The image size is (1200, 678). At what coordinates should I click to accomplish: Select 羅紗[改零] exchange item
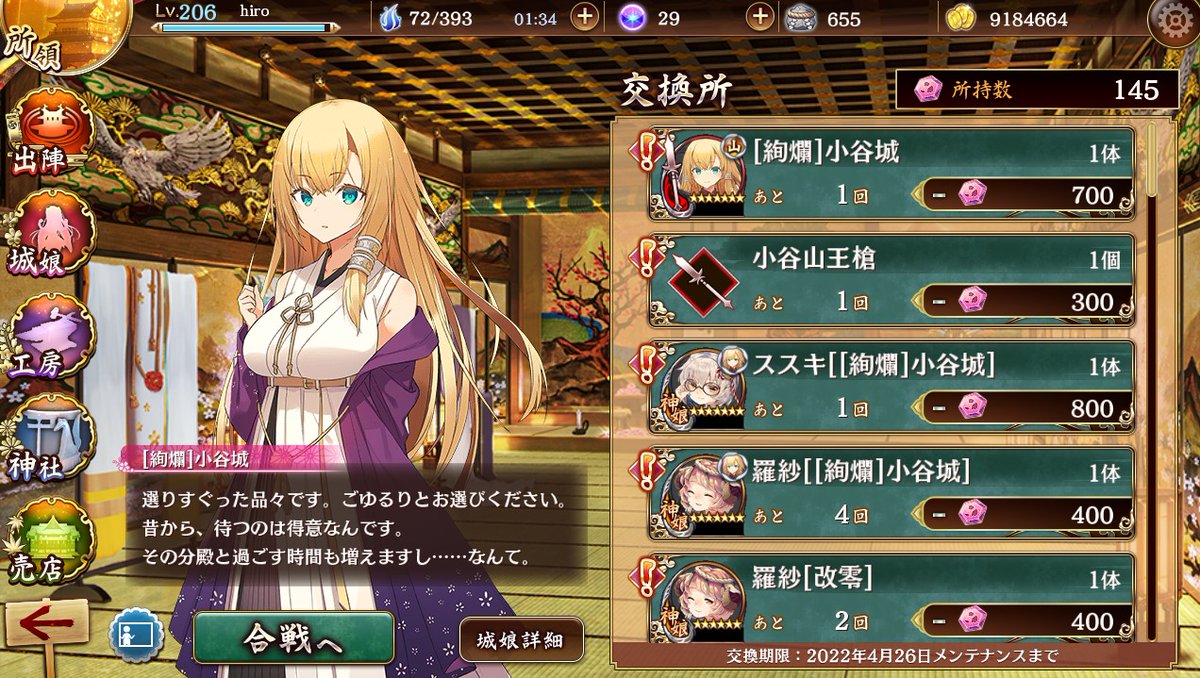891,598
